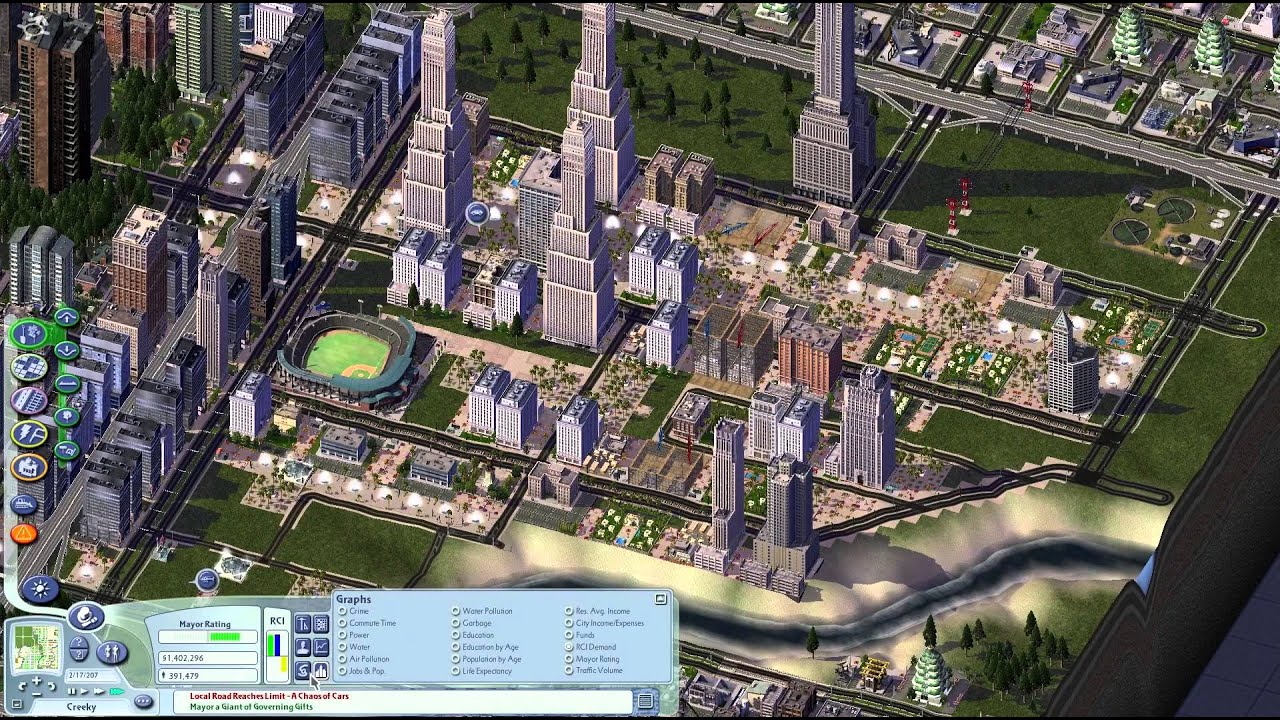Click the day/night sun icon
Screen dimensions: 1280x720
click(40, 589)
